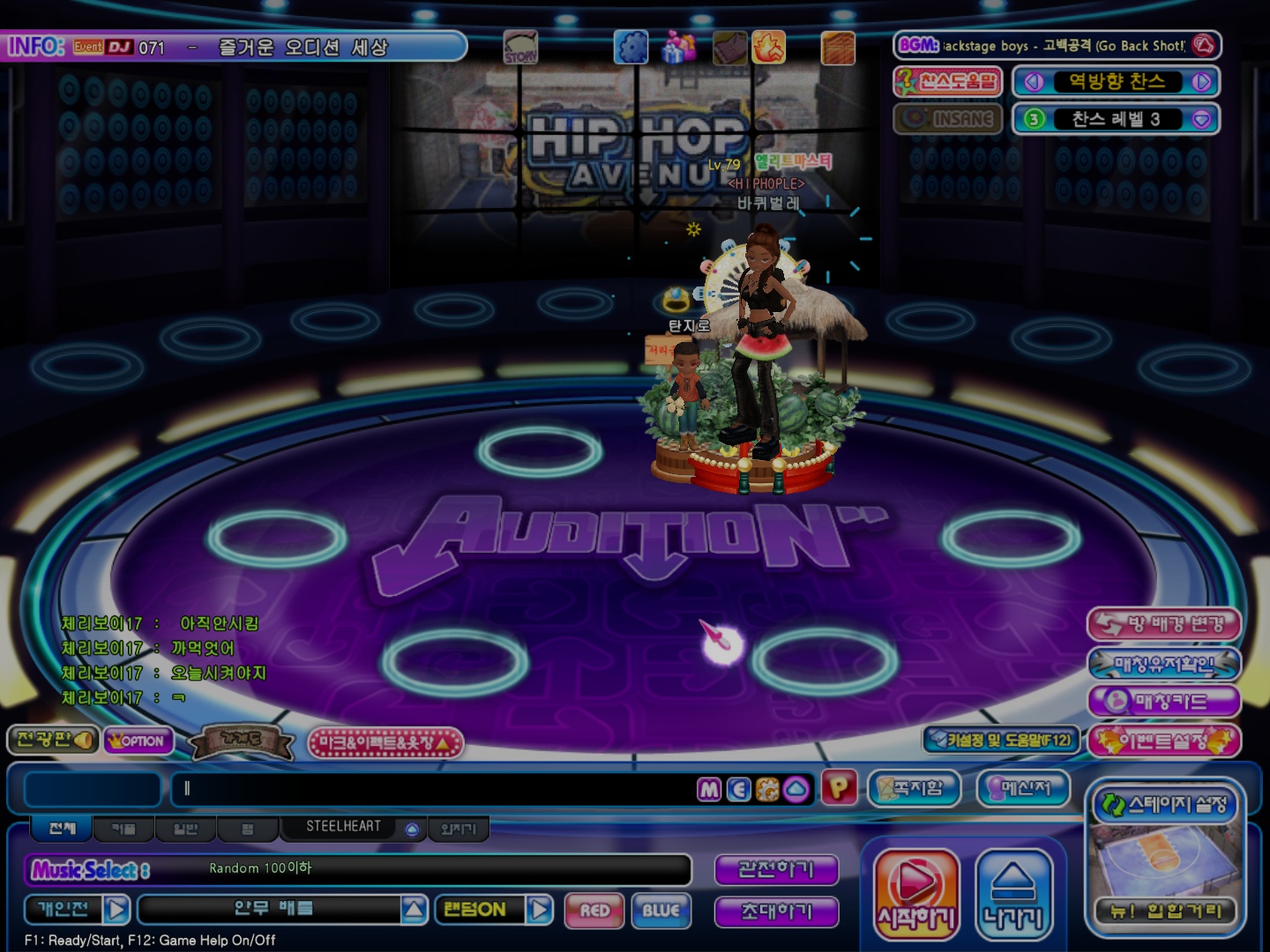Open the blue gear settings icon
Viewport: 1270px width, 952px height.
coord(631,47)
